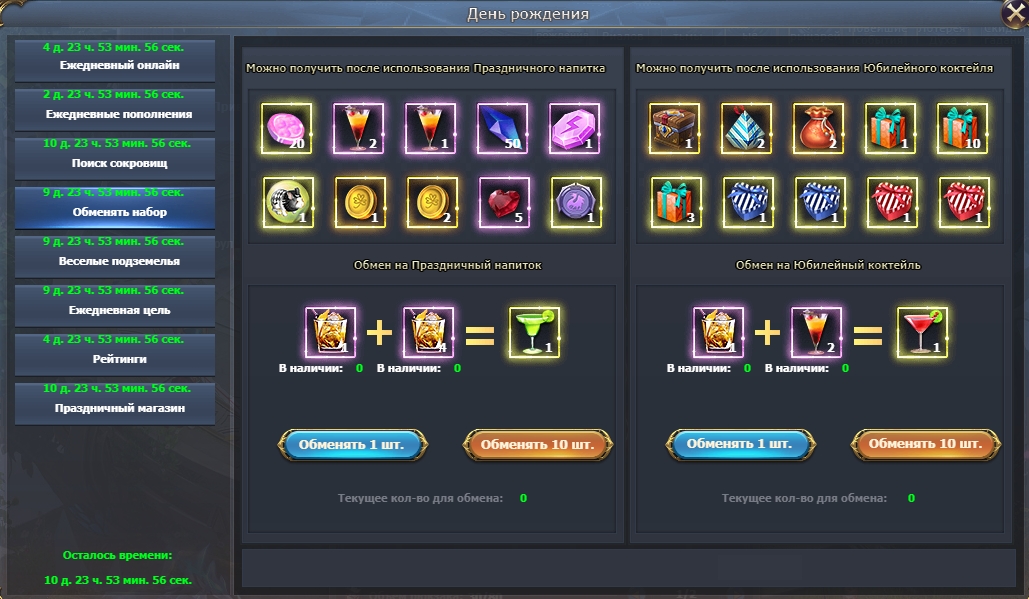This screenshot has width=1029, height=599.
Task: Inspect the red heart gem reward
Action: click(x=502, y=203)
